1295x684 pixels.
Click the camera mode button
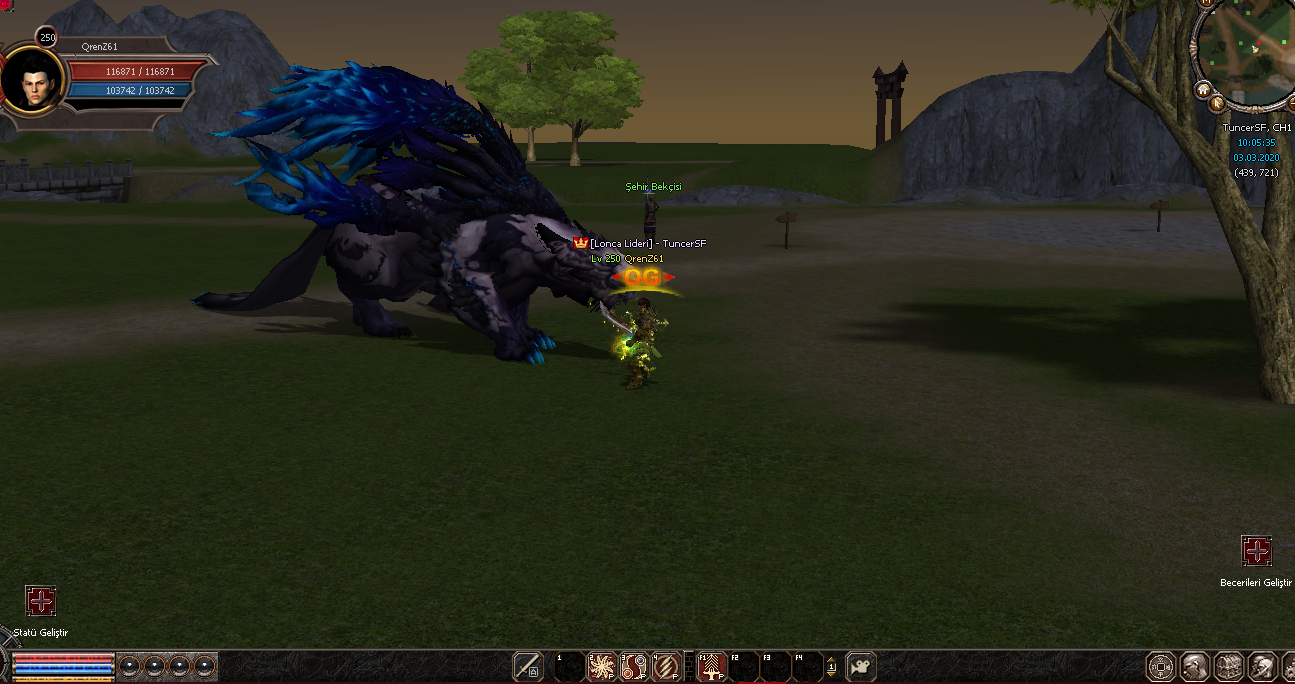click(861, 666)
